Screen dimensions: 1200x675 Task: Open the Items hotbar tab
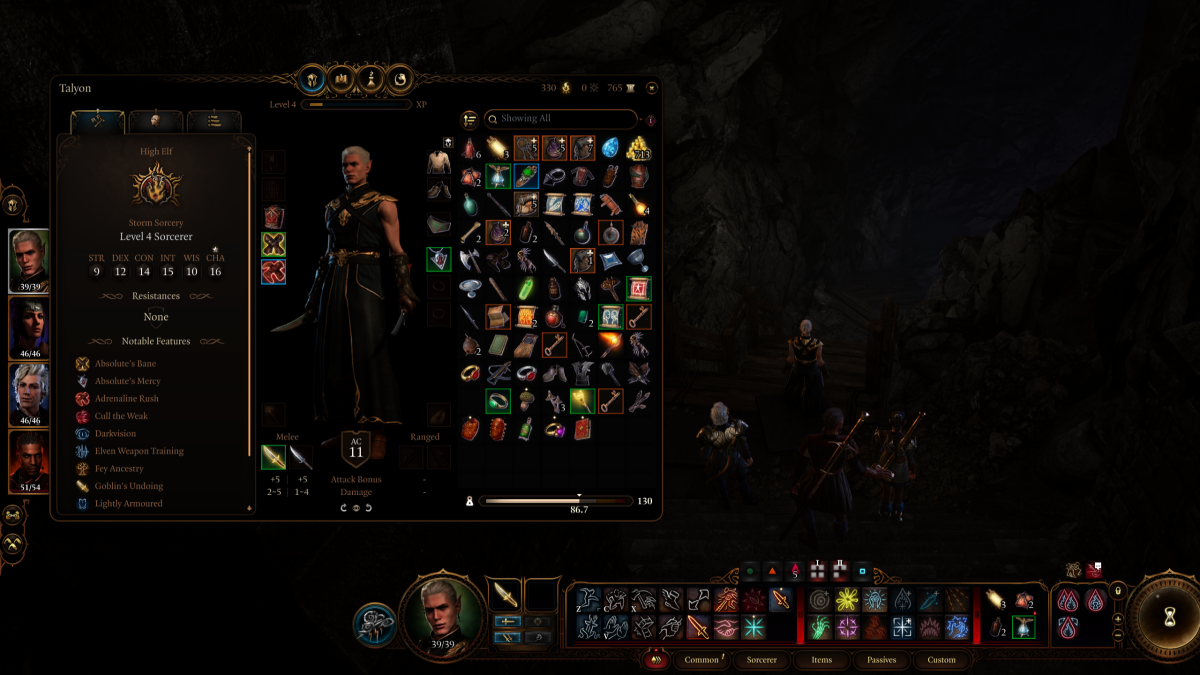821,660
